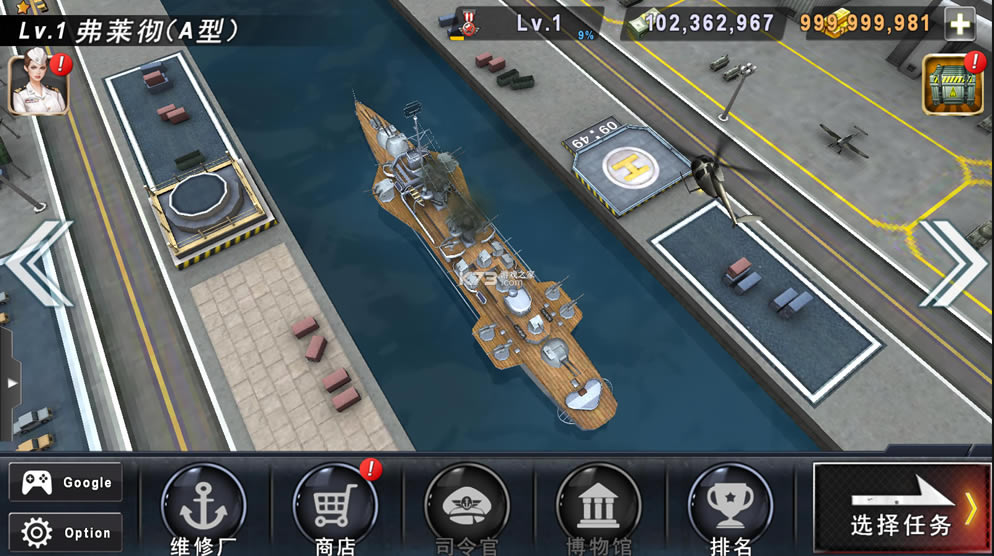
Task: Expand the small side panel arrow tab
Action: pyautogui.click(x=10, y=383)
